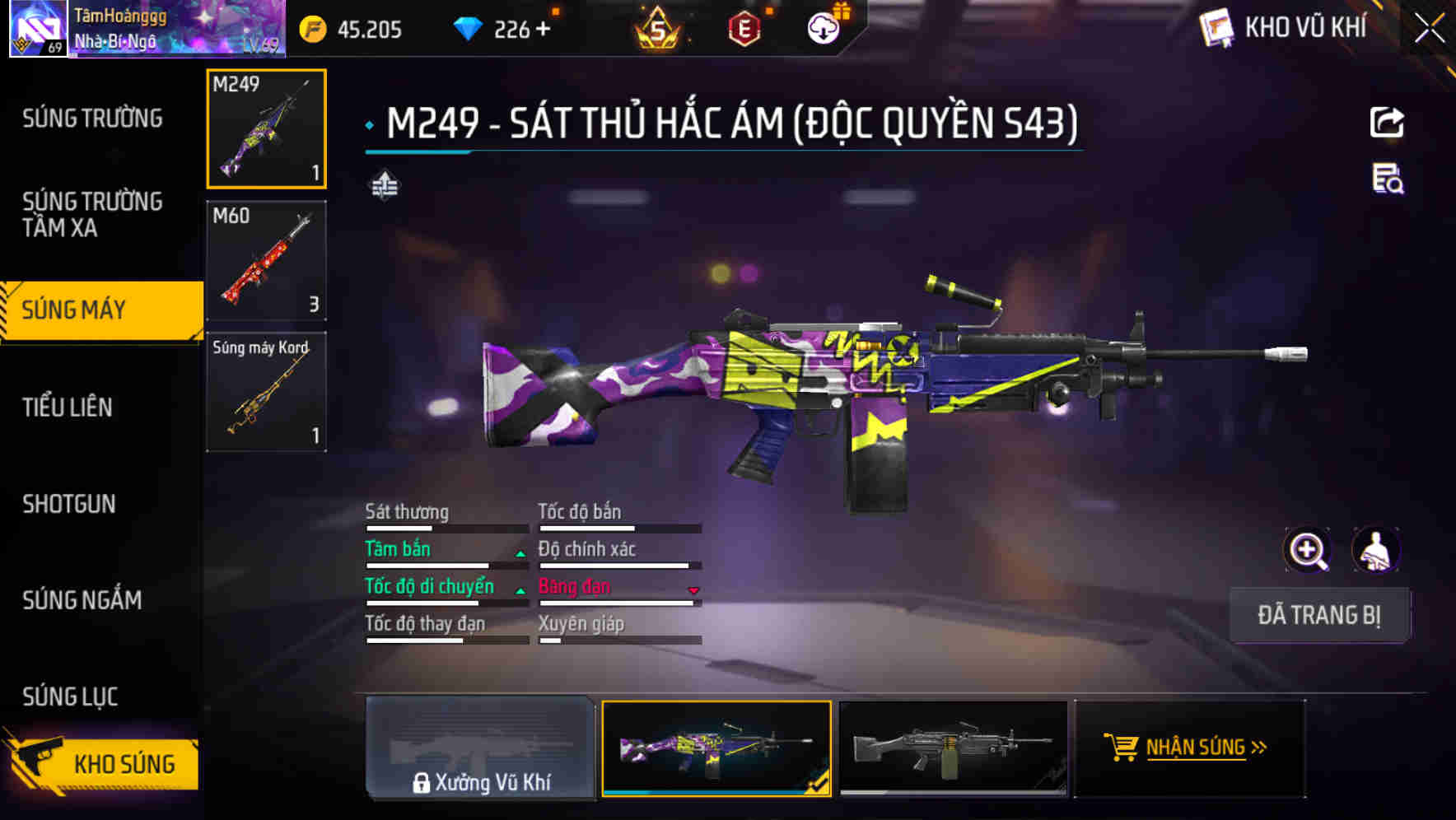The height and width of the screenshot is (820, 1456).
Task: Open the TIỂU LIÊN weapon category
Action: (x=69, y=407)
